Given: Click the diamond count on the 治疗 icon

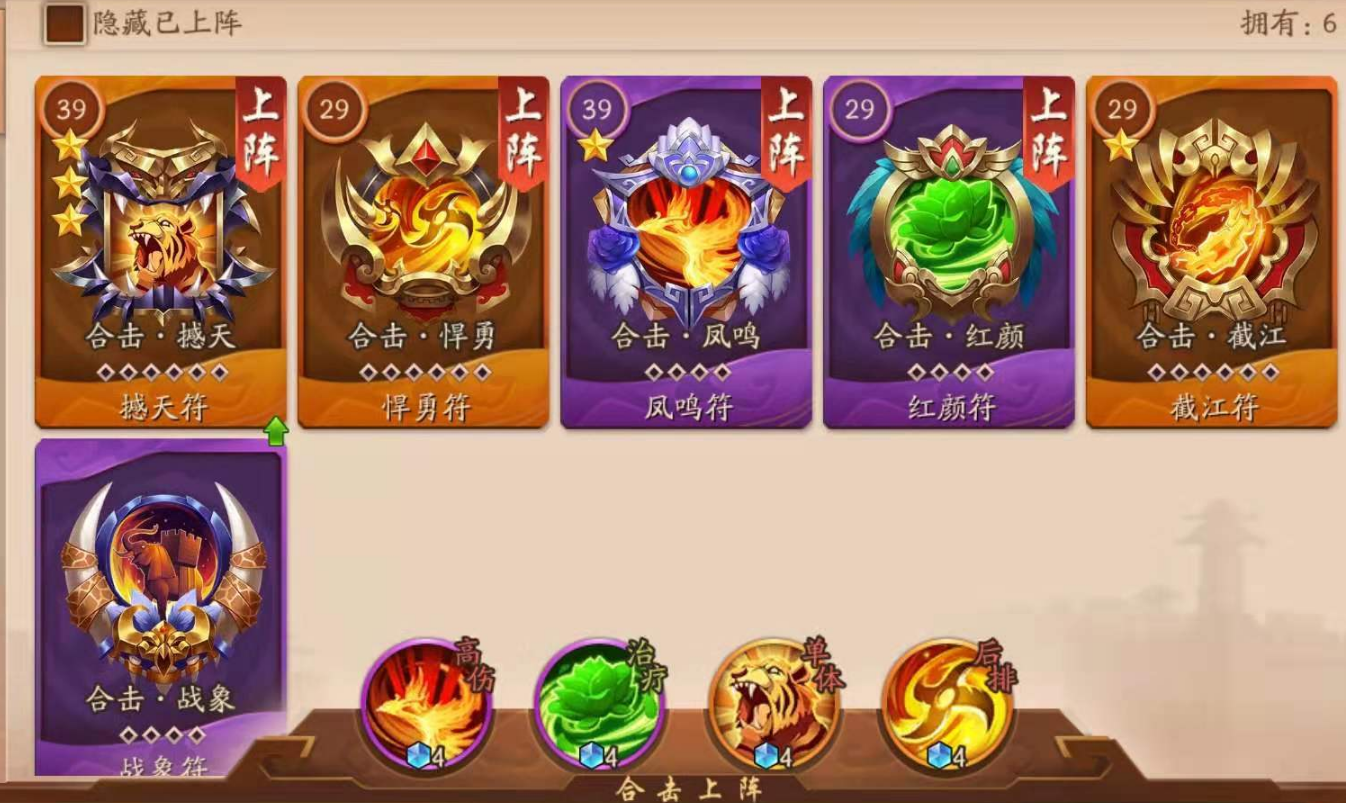Looking at the screenshot, I should tap(596, 757).
